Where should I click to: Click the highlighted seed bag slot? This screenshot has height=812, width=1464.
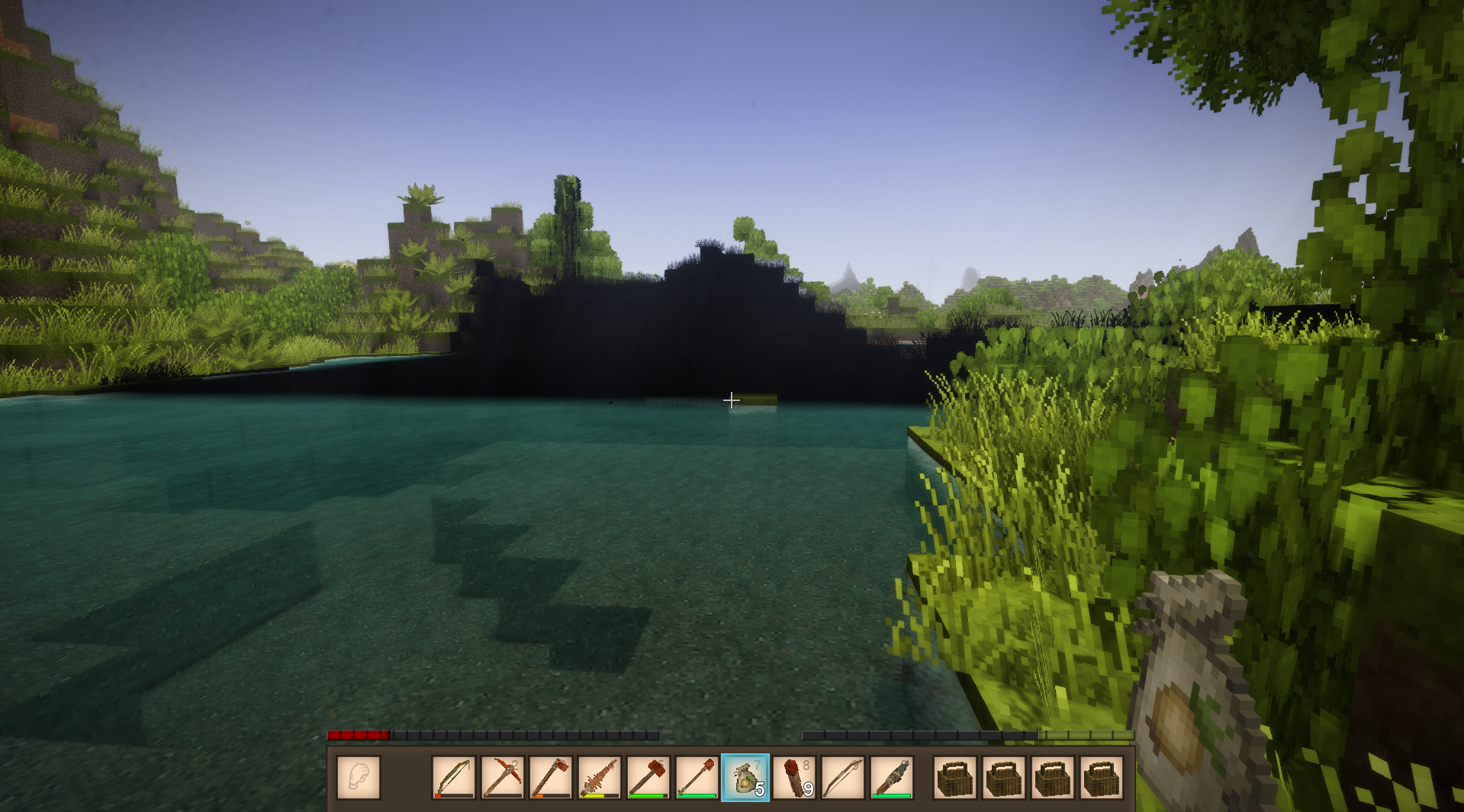click(x=745, y=778)
